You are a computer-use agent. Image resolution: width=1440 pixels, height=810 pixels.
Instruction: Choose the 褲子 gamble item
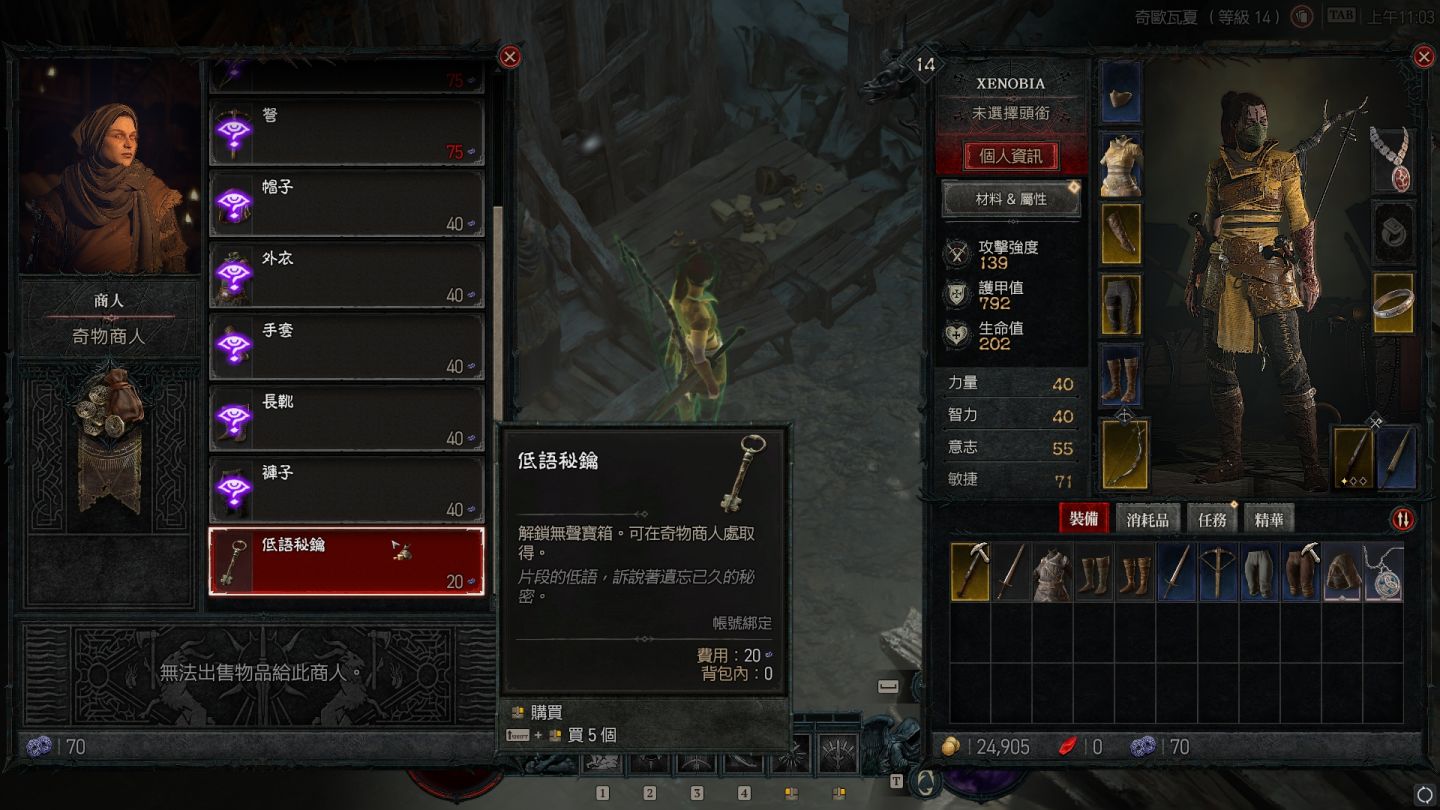346,490
